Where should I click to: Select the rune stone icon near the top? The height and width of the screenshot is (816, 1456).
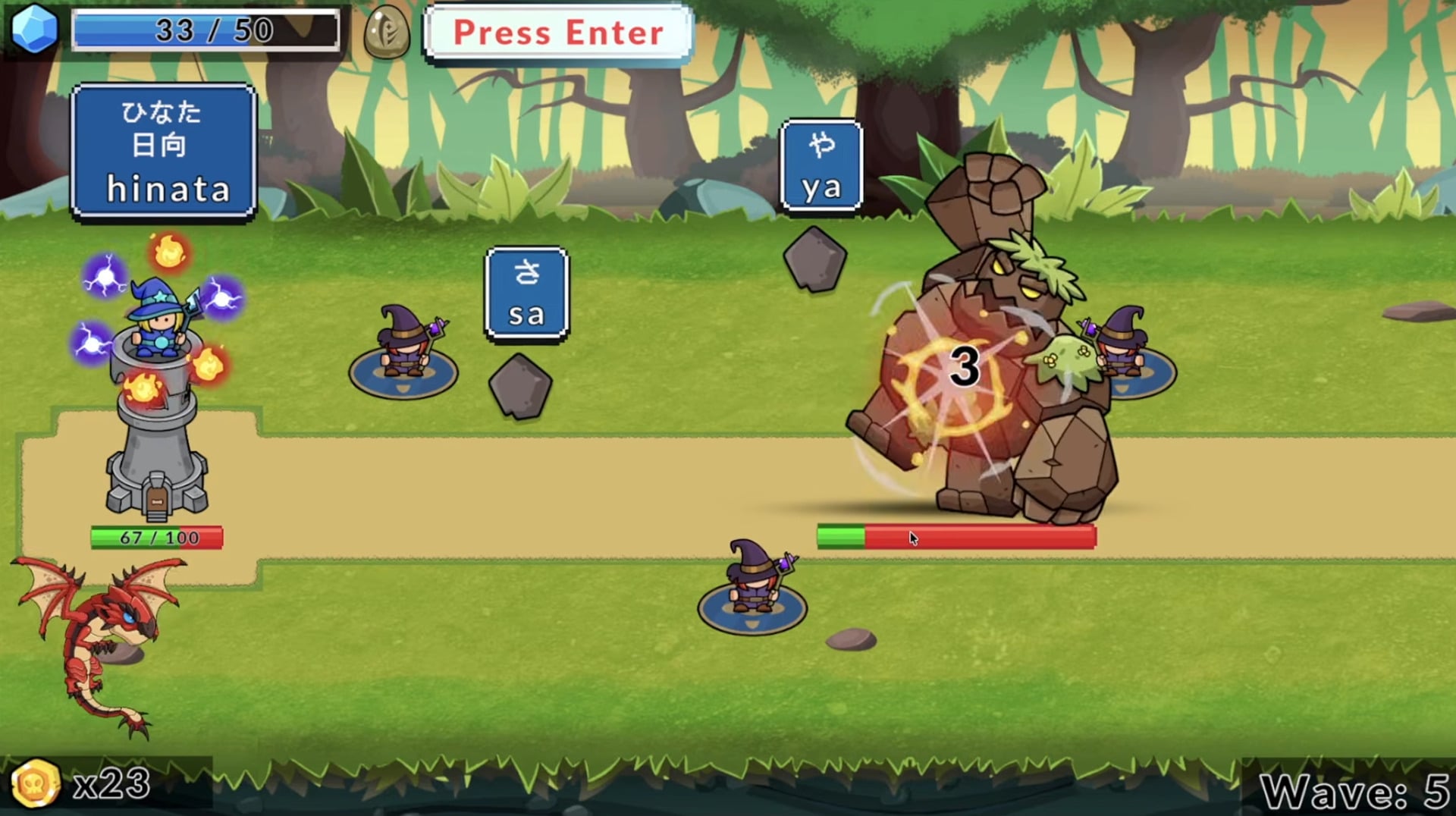[388, 33]
